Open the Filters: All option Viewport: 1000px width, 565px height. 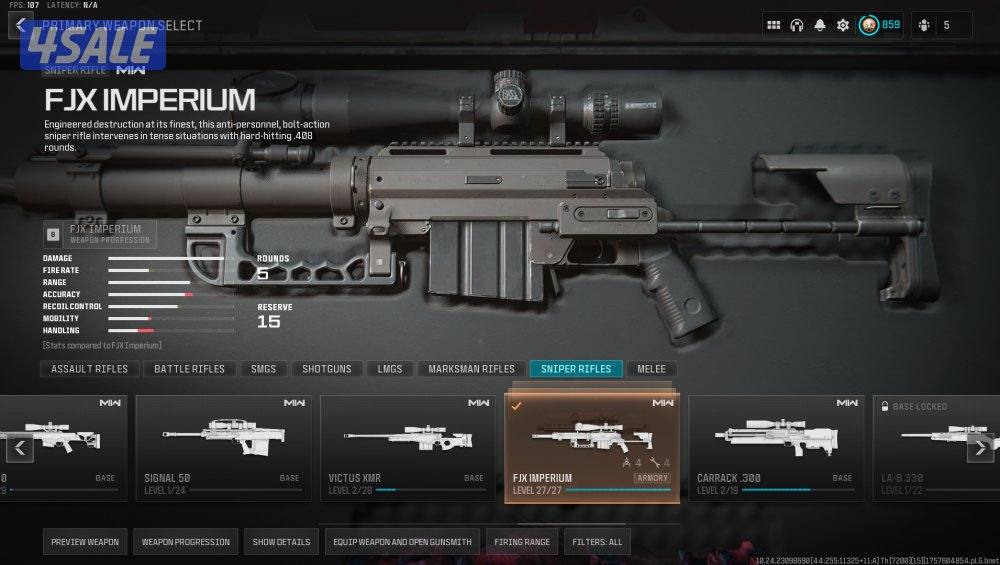tap(597, 542)
